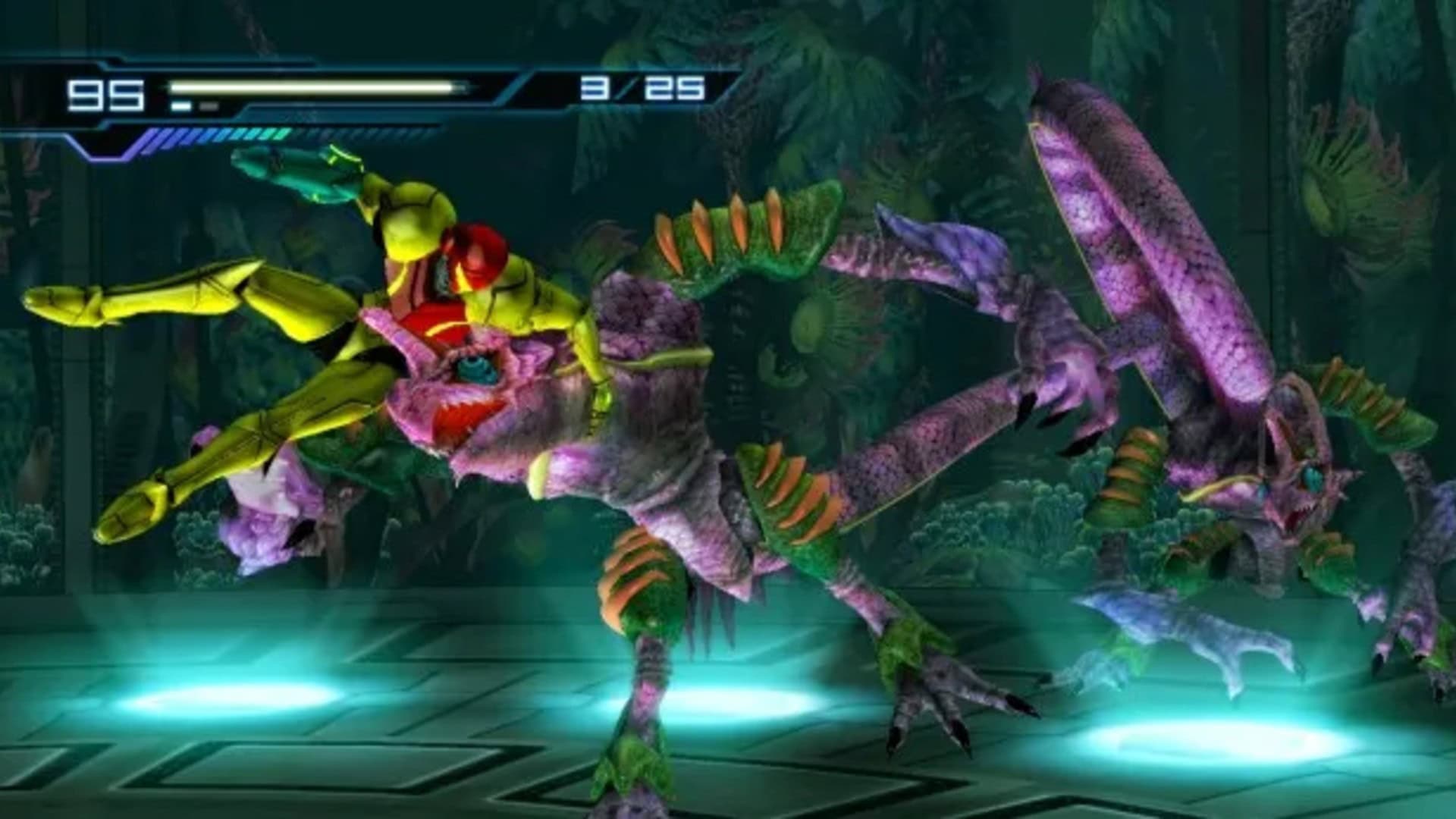Click the large purple tail of the creature

1115,220
